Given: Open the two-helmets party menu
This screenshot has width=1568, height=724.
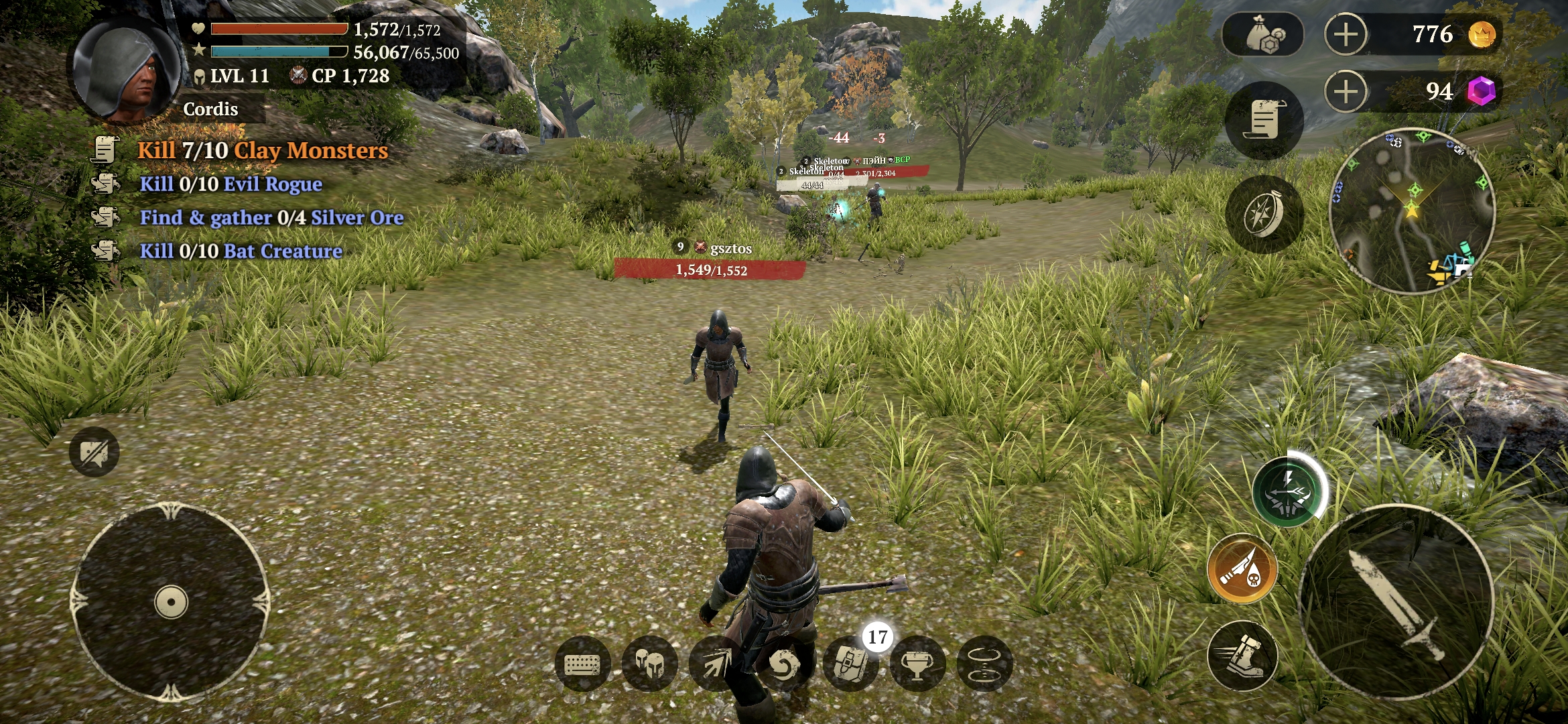Looking at the screenshot, I should coord(649,664).
